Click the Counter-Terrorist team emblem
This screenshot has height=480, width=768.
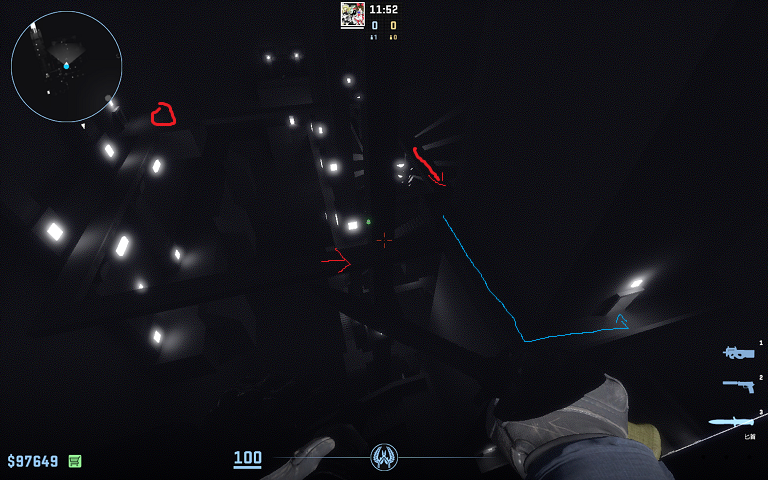(384, 458)
